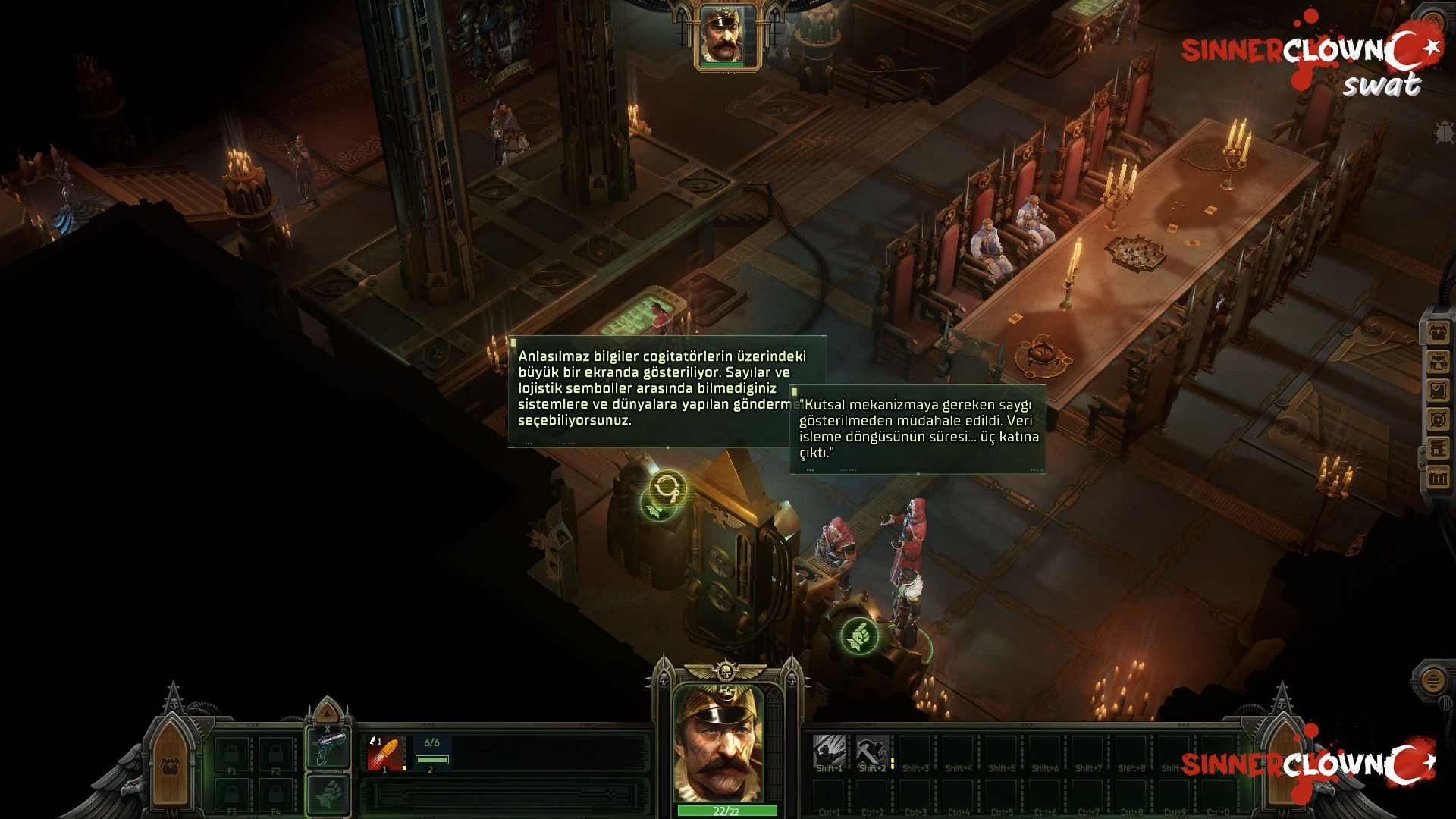
Task: Open the inventory from the side menu
Action: tap(1438, 332)
